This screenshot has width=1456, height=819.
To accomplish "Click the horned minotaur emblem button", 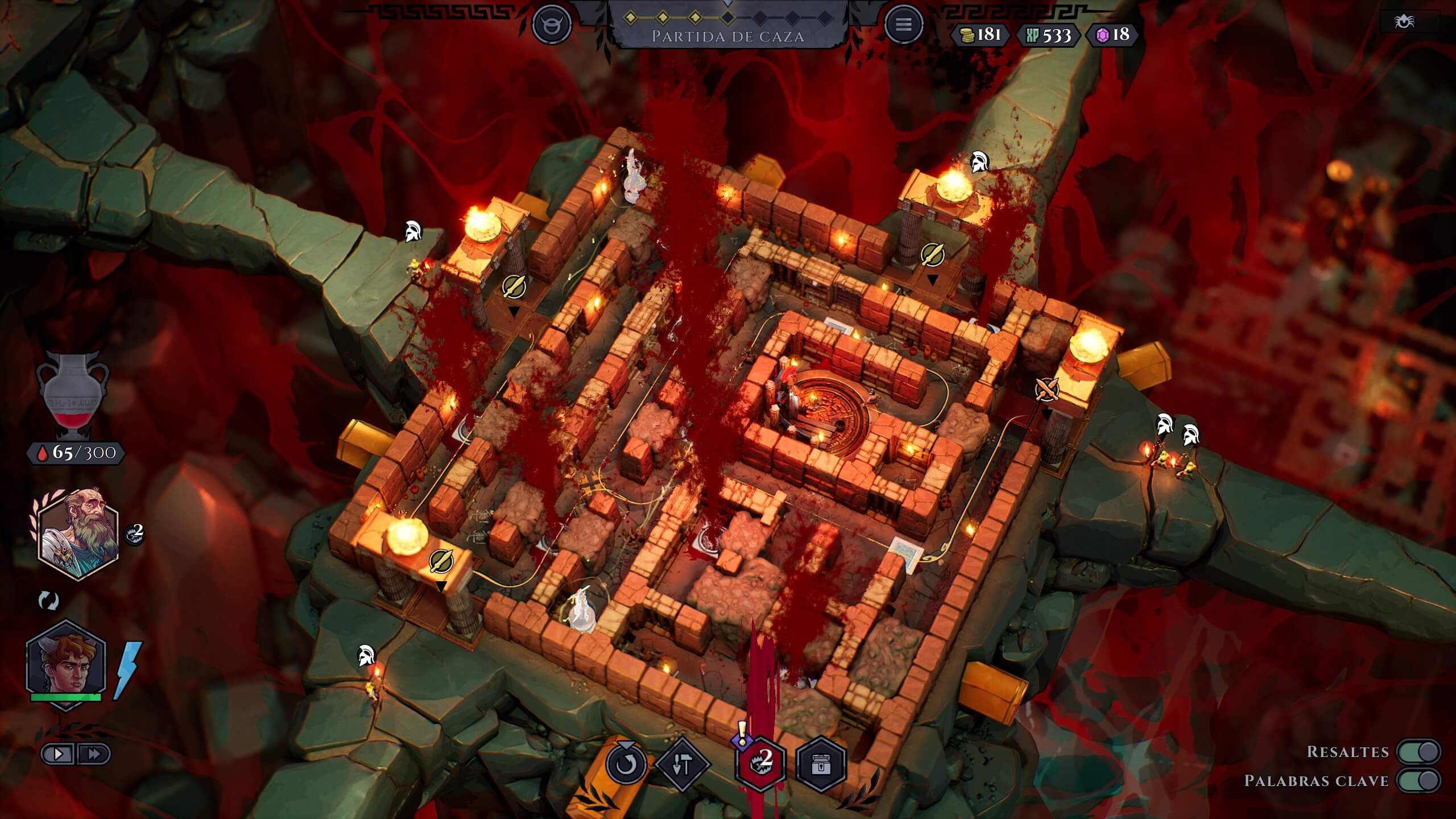I will pyautogui.click(x=552, y=24).
